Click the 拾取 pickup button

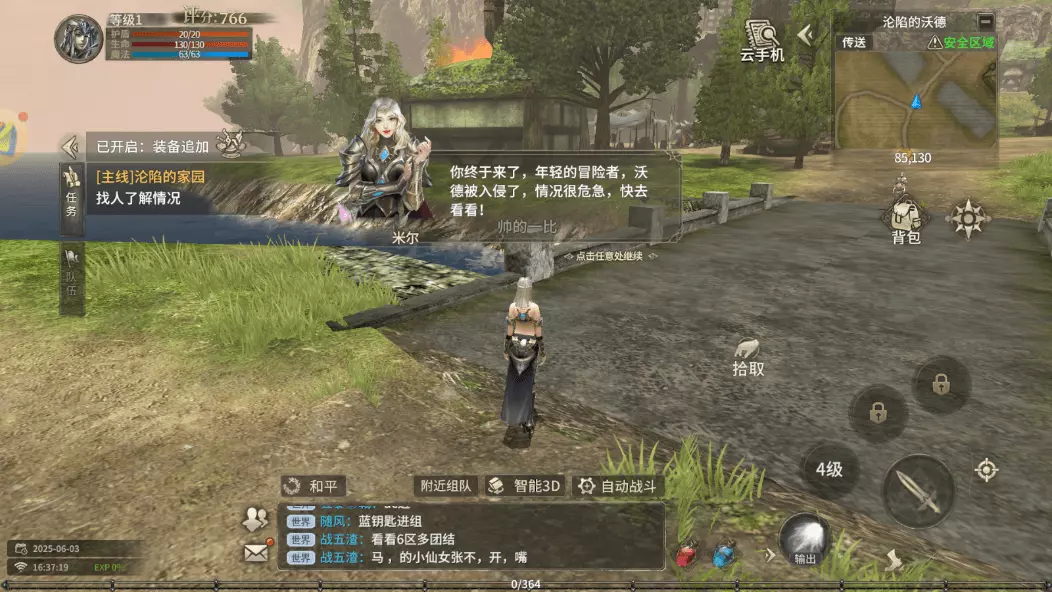(748, 357)
